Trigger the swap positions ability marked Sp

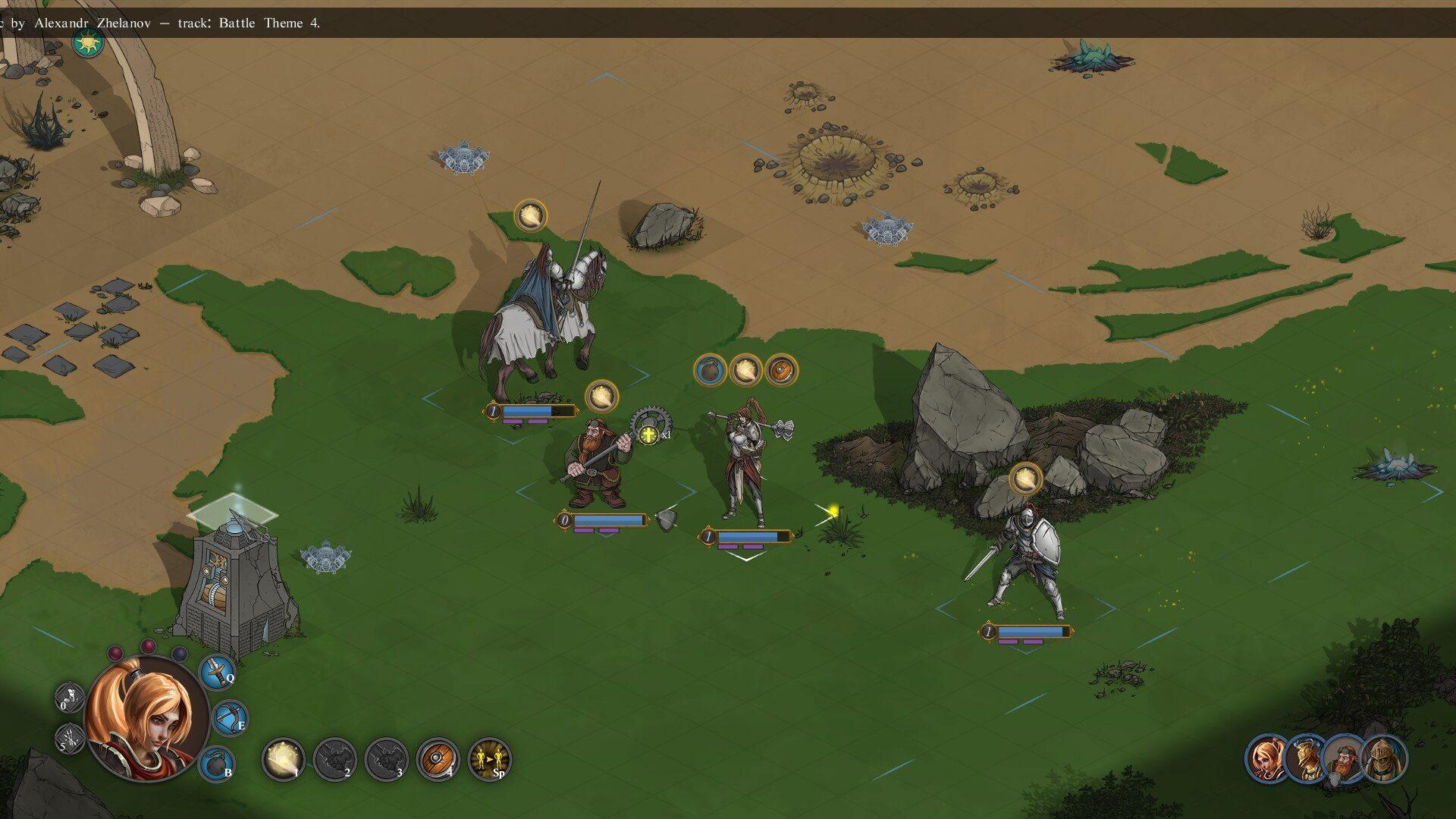[x=489, y=758]
